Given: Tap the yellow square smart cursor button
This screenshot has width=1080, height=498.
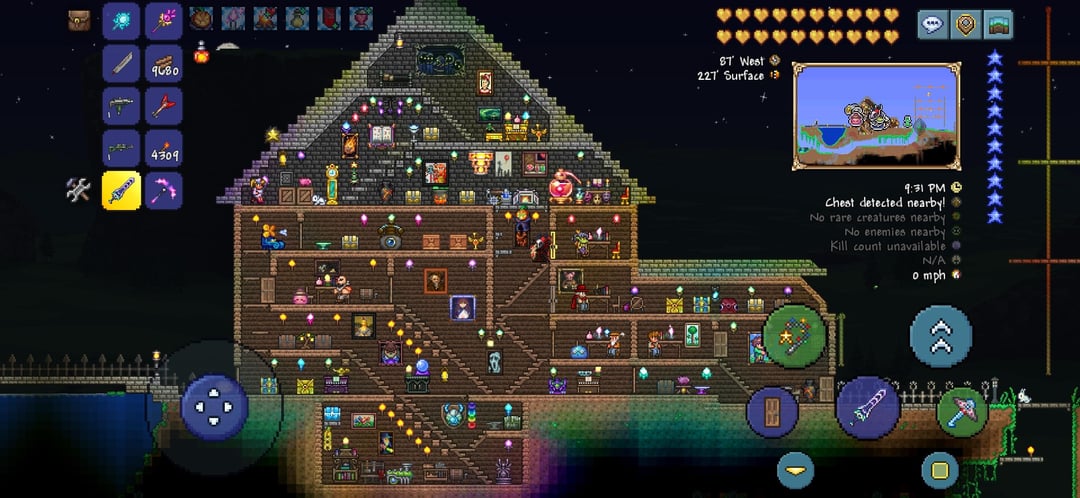Looking at the screenshot, I should (939, 469).
